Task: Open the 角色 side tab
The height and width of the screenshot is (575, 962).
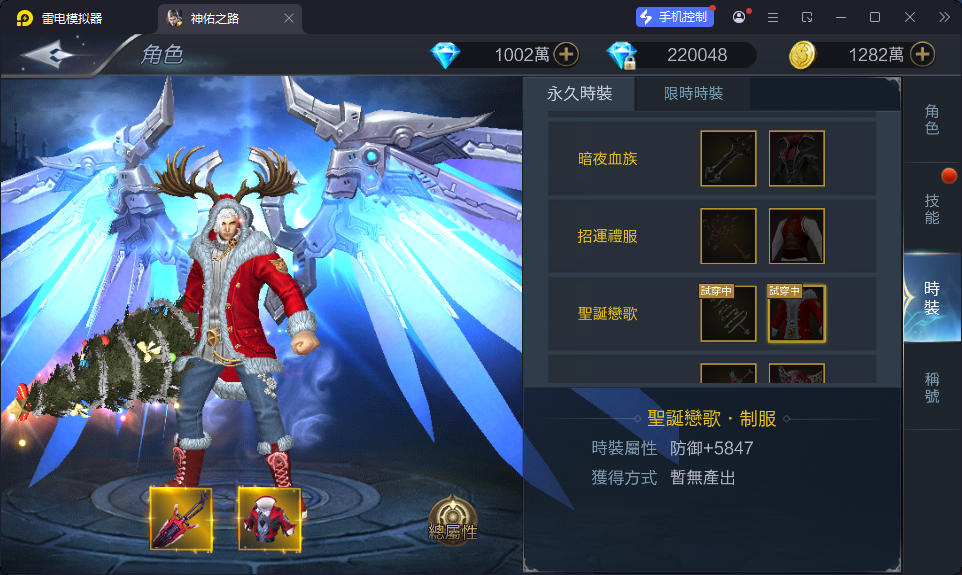Action: pyautogui.click(x=932, y=120)
